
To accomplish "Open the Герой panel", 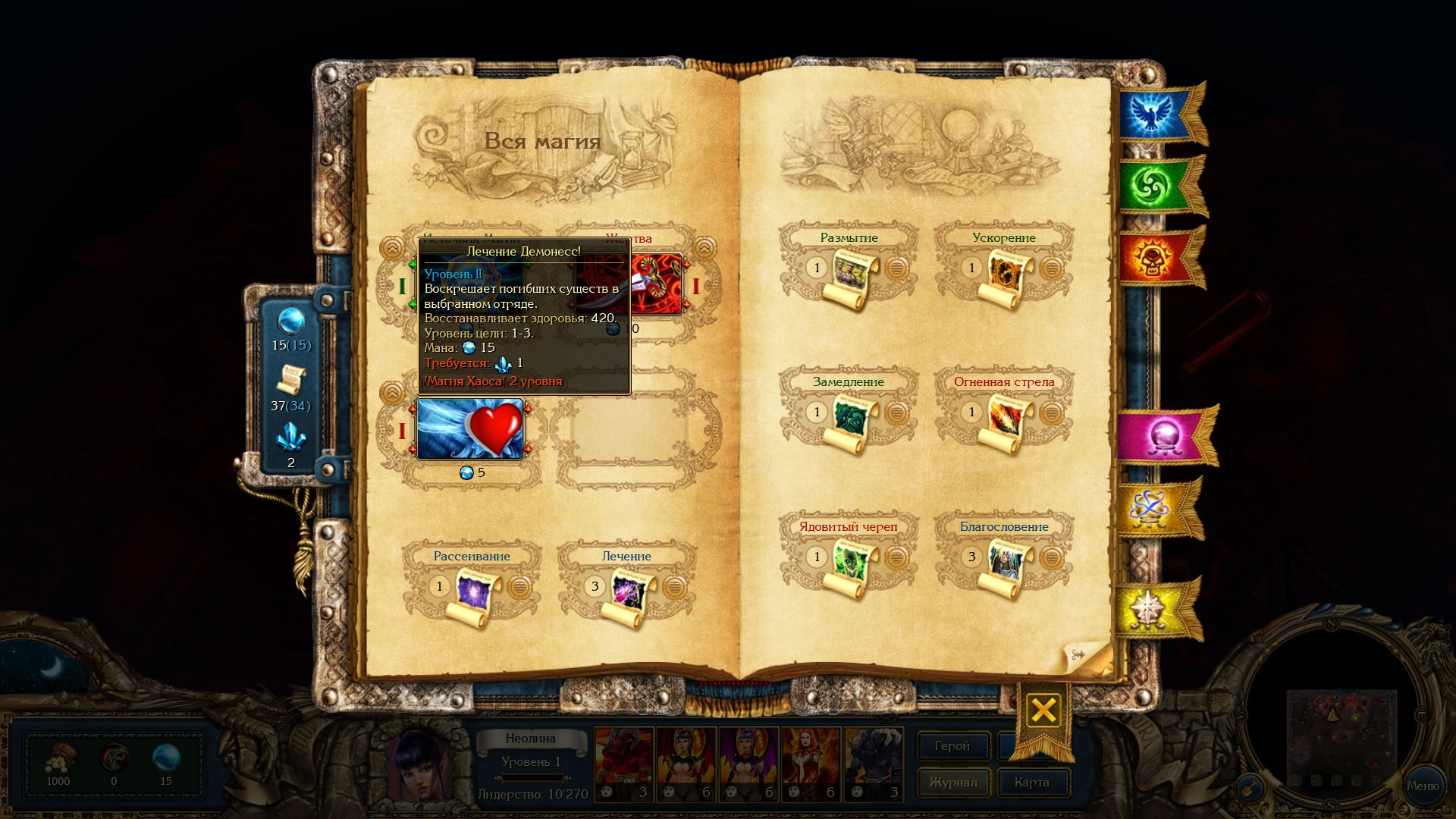I will pyautogui.click(x=952, y=746).
